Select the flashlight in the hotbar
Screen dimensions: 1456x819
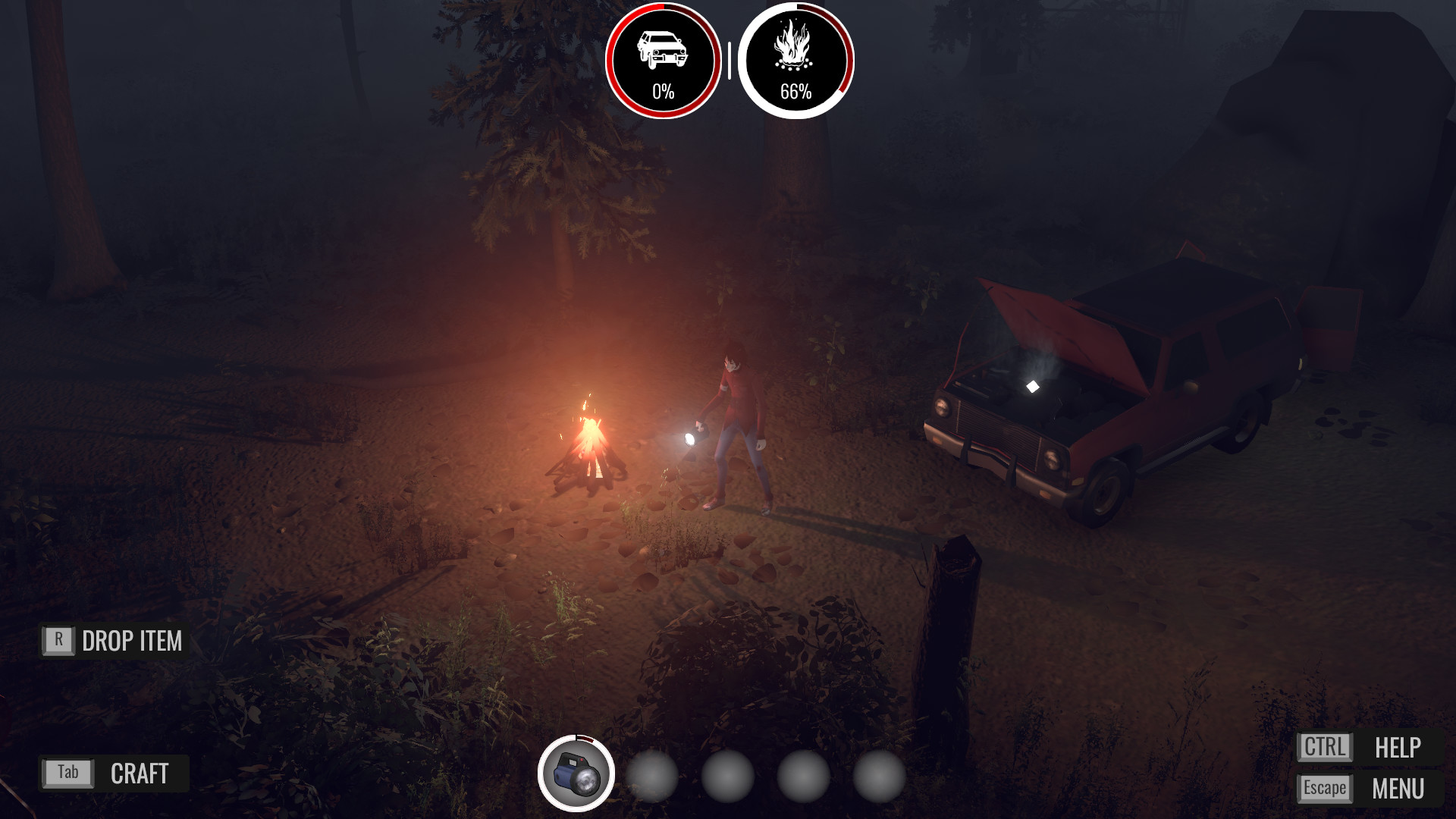[x=578, y=774]
